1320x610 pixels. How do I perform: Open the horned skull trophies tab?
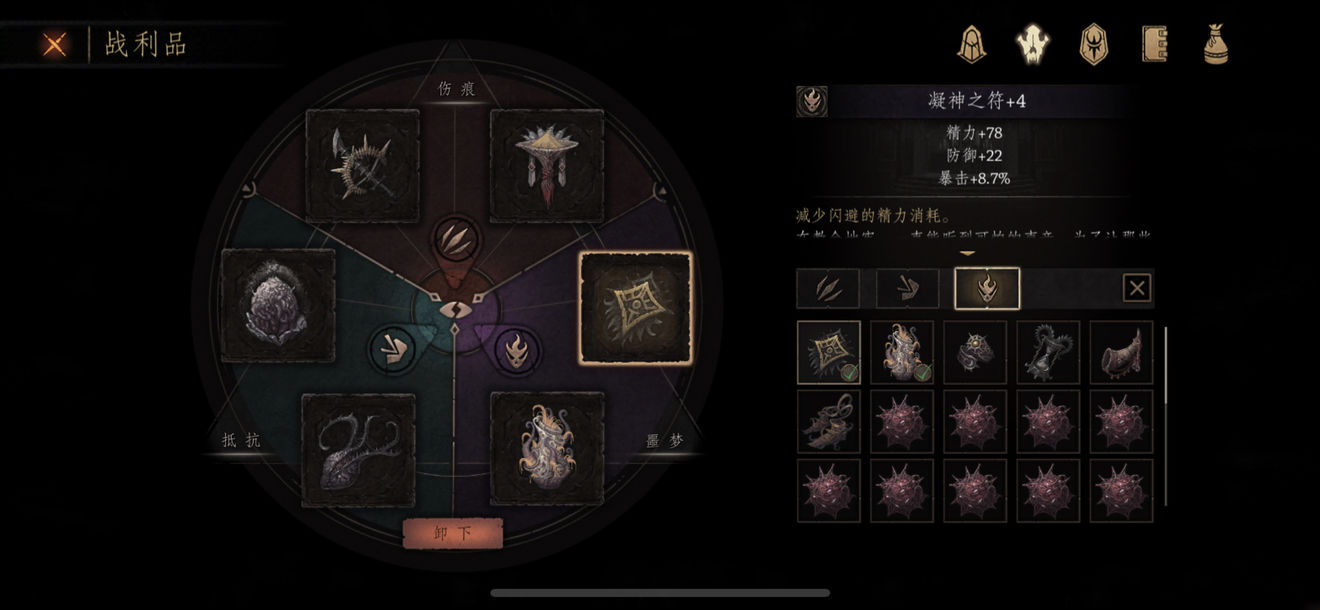tap(1032, 44)
